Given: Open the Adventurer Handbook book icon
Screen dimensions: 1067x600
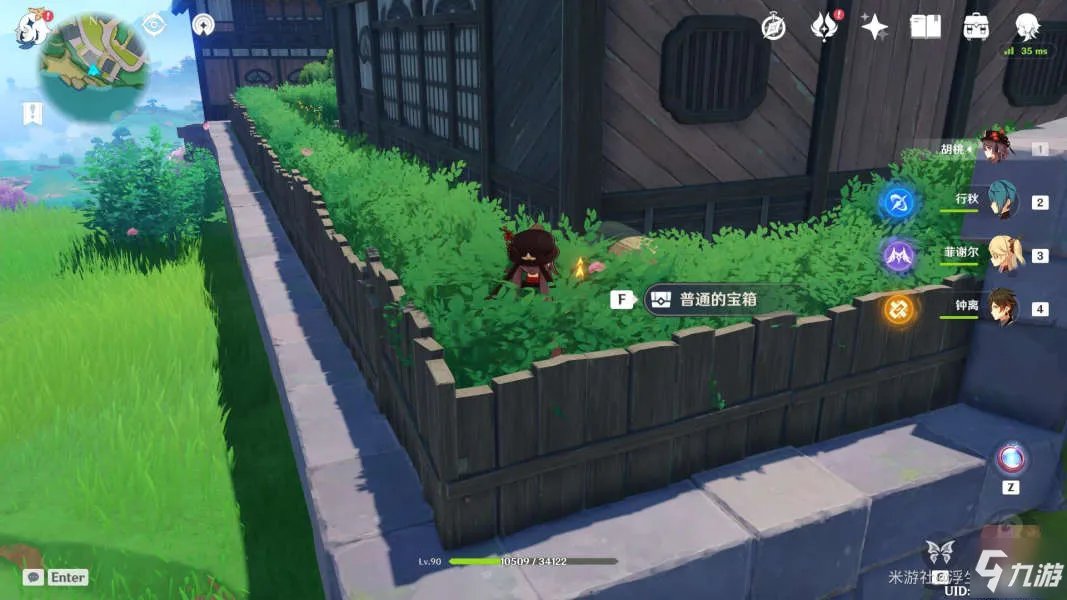Looking at the screenshot, I should (925, 27).
